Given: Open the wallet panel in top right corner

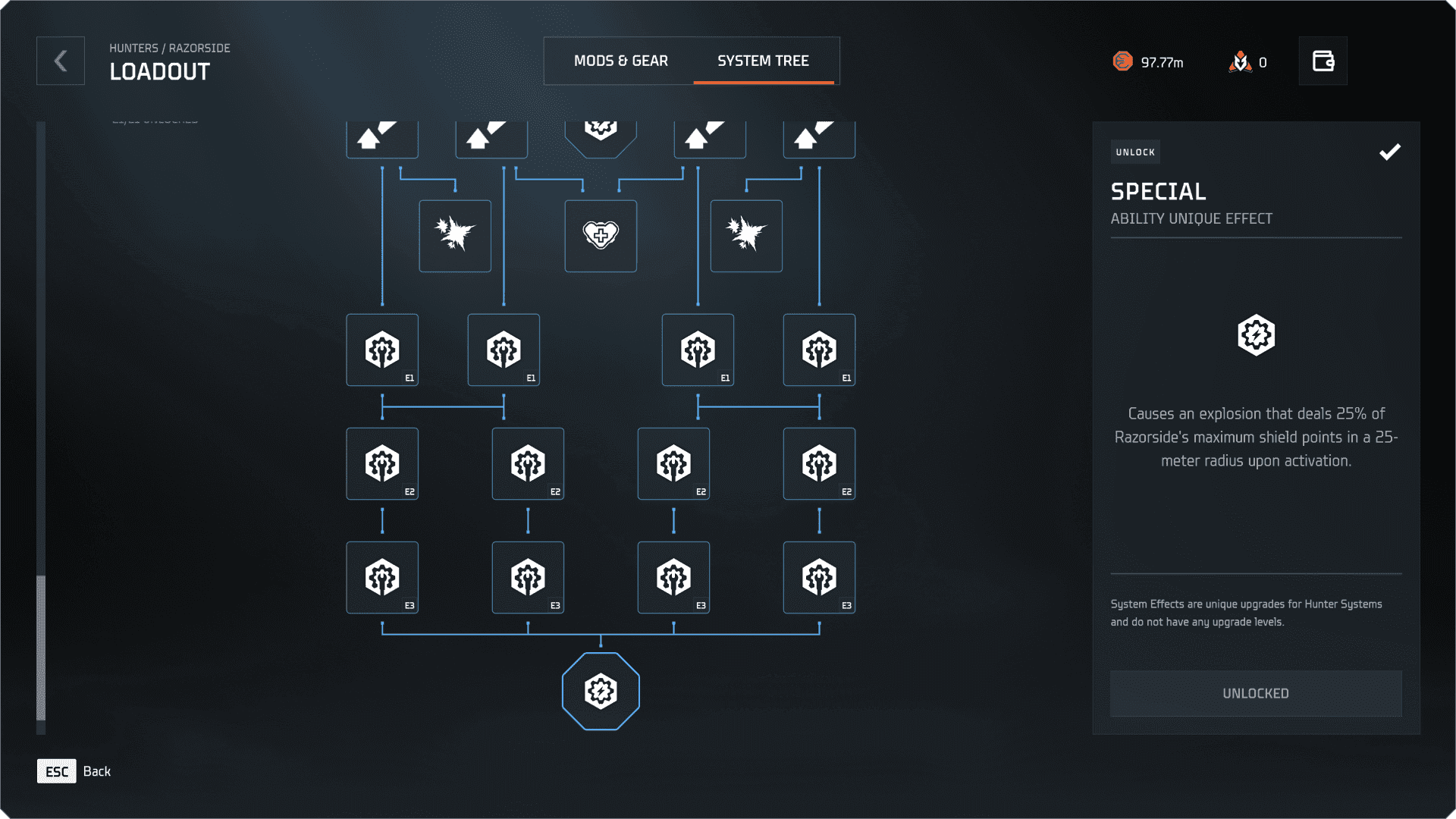Looking at the screenshot, I should [x=1323, y=61].
